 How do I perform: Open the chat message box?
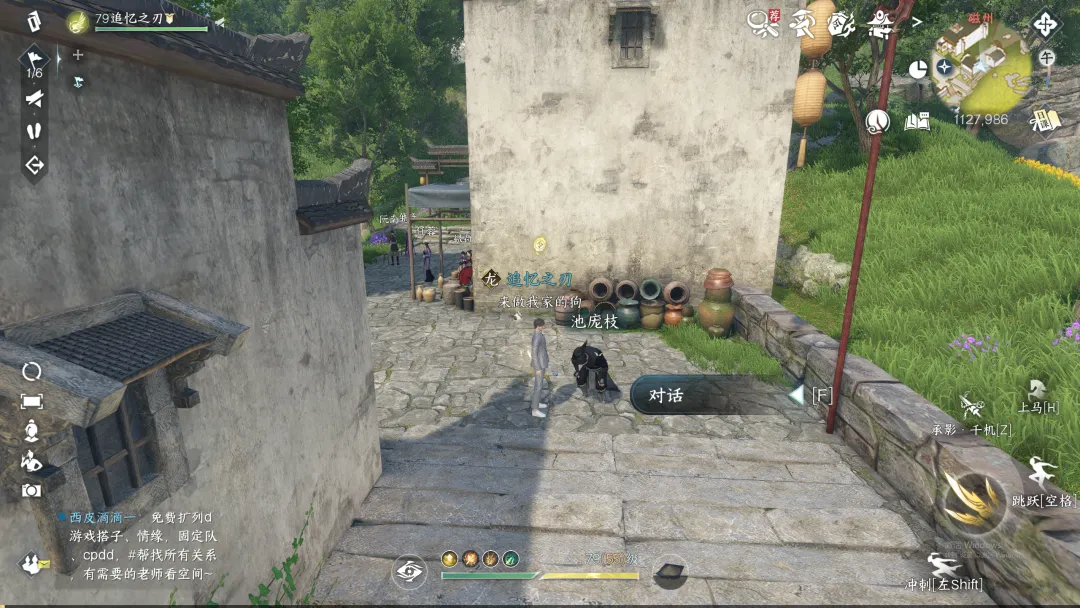(x=140, y=546)
